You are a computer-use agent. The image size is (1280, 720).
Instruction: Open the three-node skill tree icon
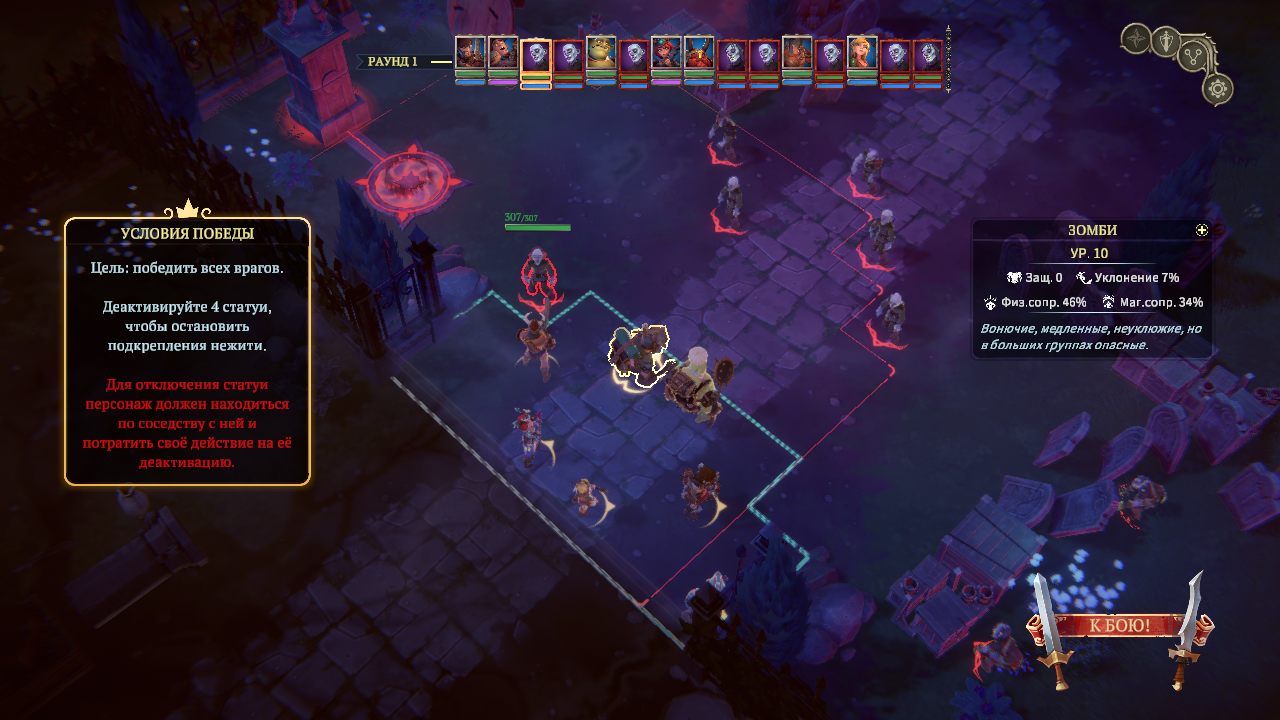tap(1192, 54)
